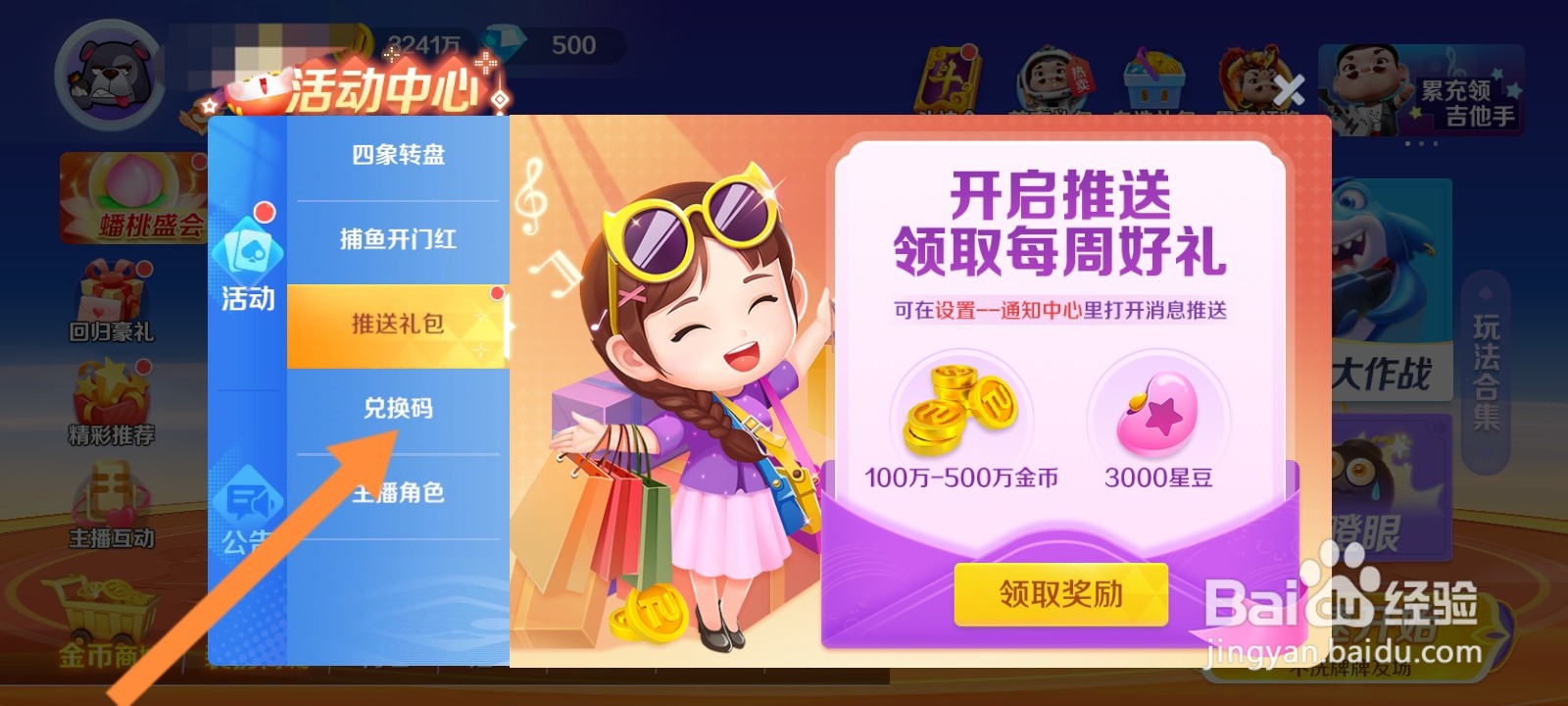Open 捕鱼开门红 from the activity list
The image size is (1568, 706).
[x=396, y=238]
